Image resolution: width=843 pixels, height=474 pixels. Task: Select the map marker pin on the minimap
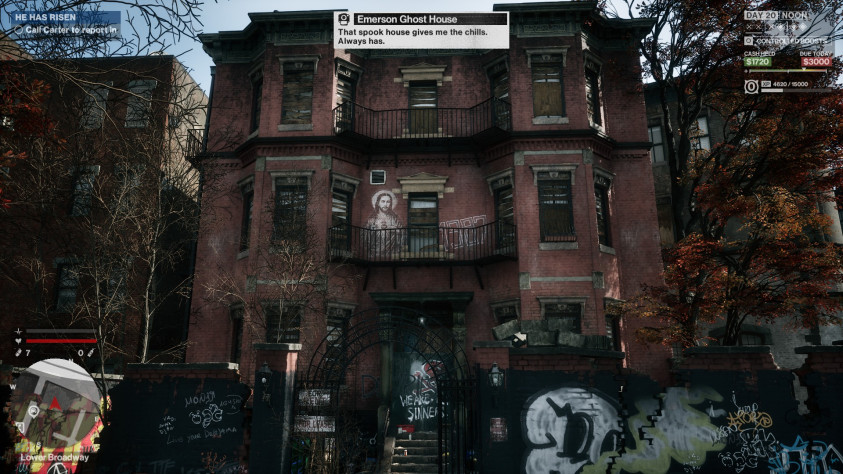33,411
